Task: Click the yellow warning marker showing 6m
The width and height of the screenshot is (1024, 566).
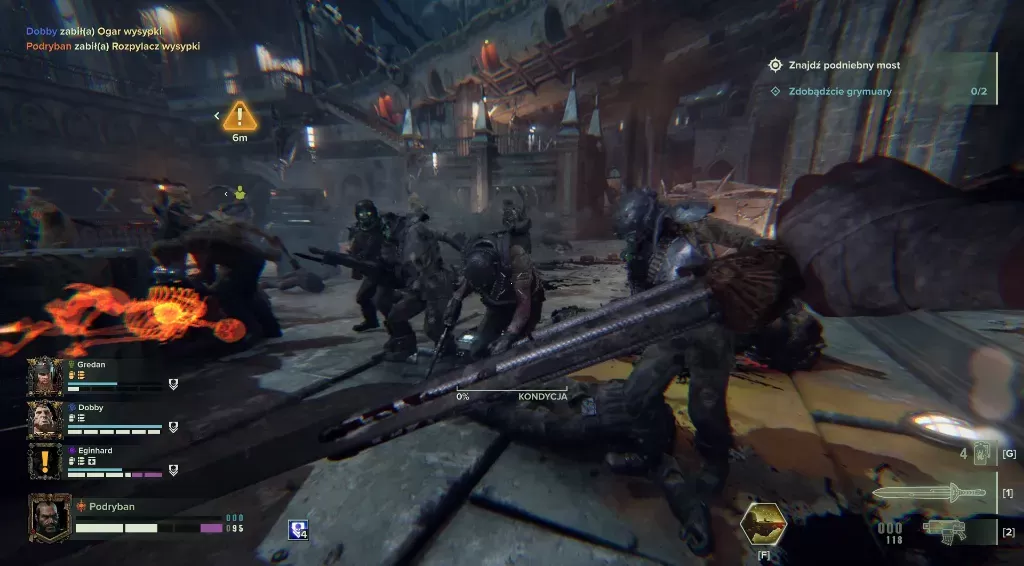Action: point(240,116)
